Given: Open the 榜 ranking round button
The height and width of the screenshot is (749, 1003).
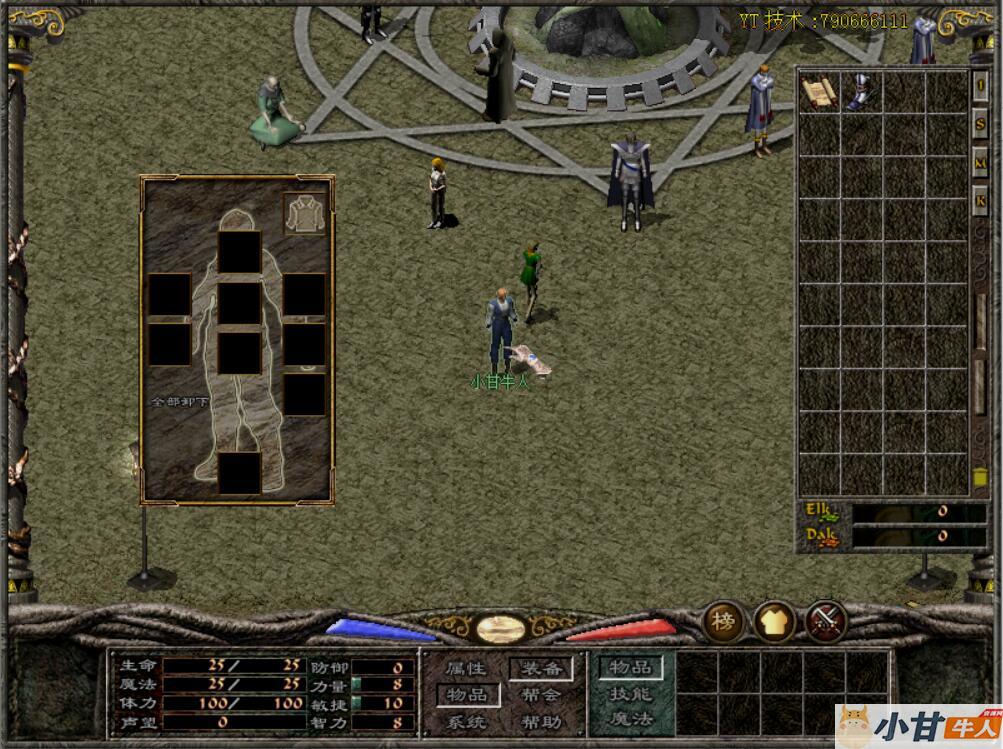Looking at the screenshot, I should point(722,621).
